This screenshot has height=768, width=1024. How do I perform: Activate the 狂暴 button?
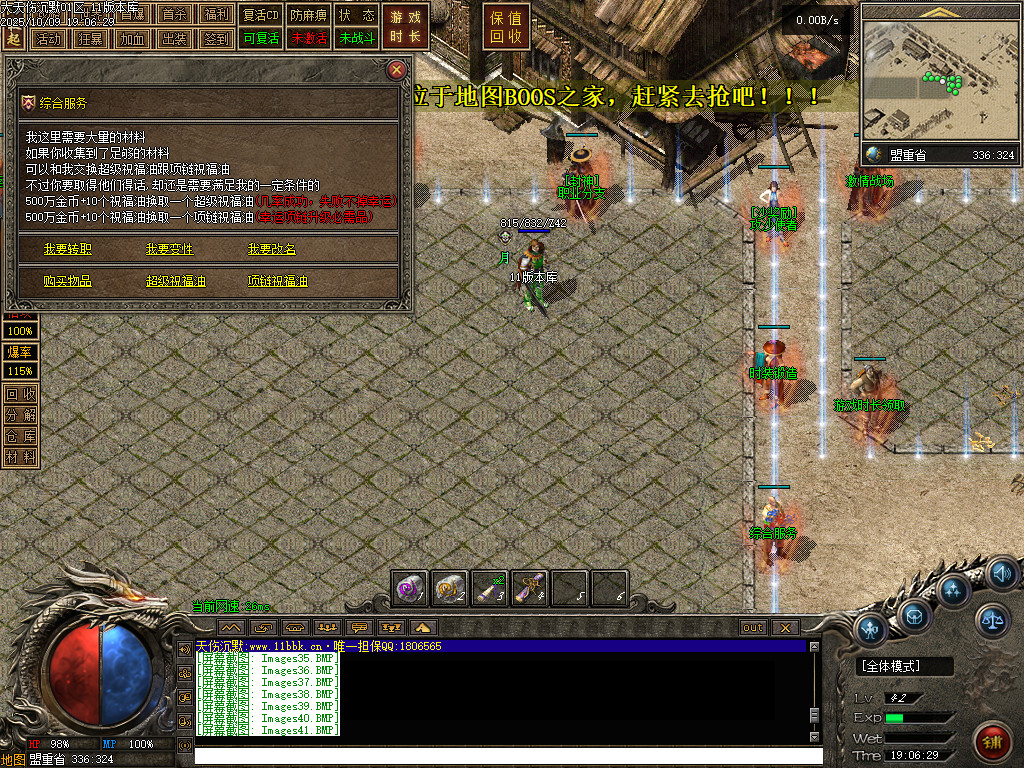coord(89,39)
